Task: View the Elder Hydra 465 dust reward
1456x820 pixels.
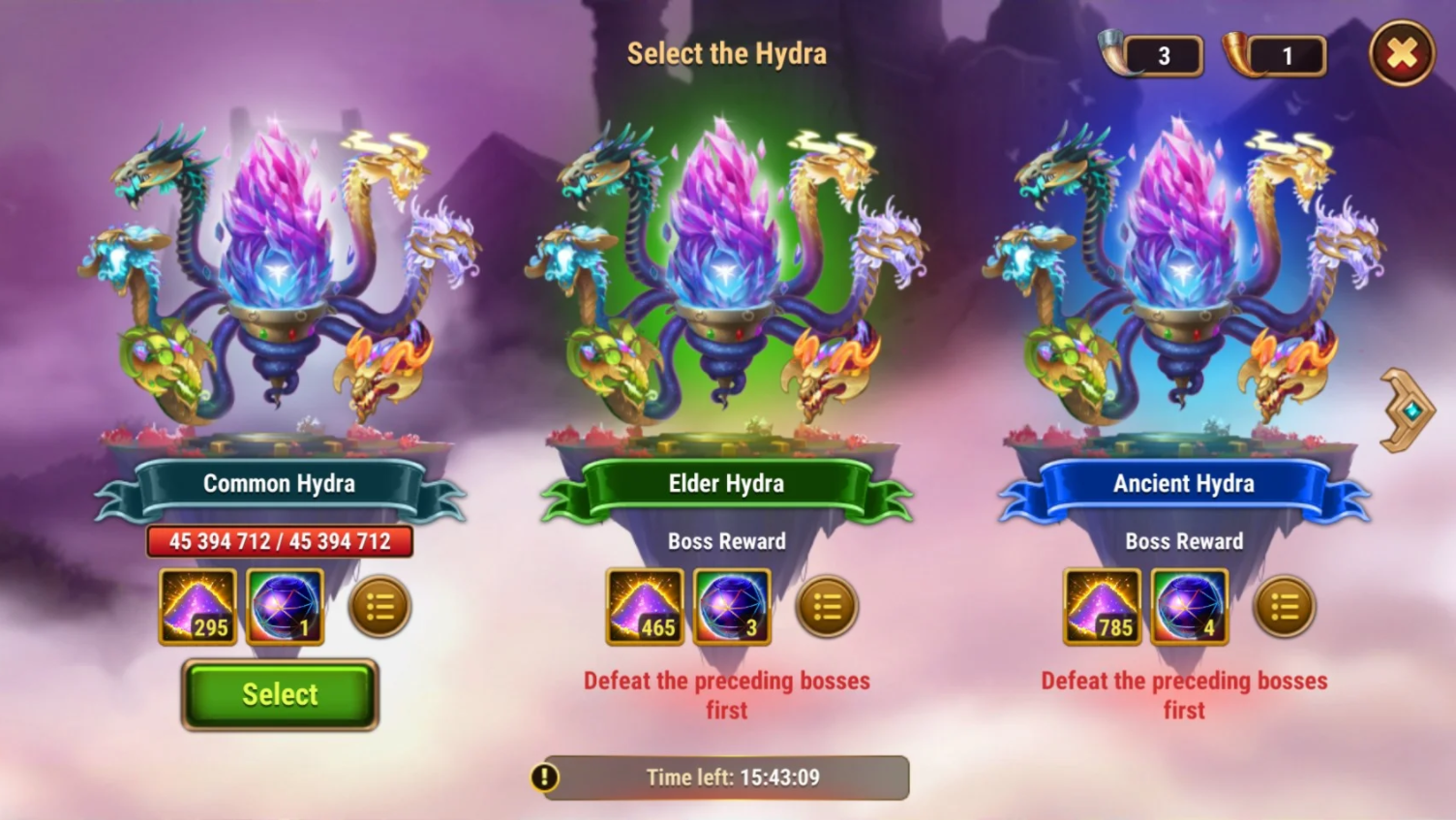Action: click(x=645, y=607)
